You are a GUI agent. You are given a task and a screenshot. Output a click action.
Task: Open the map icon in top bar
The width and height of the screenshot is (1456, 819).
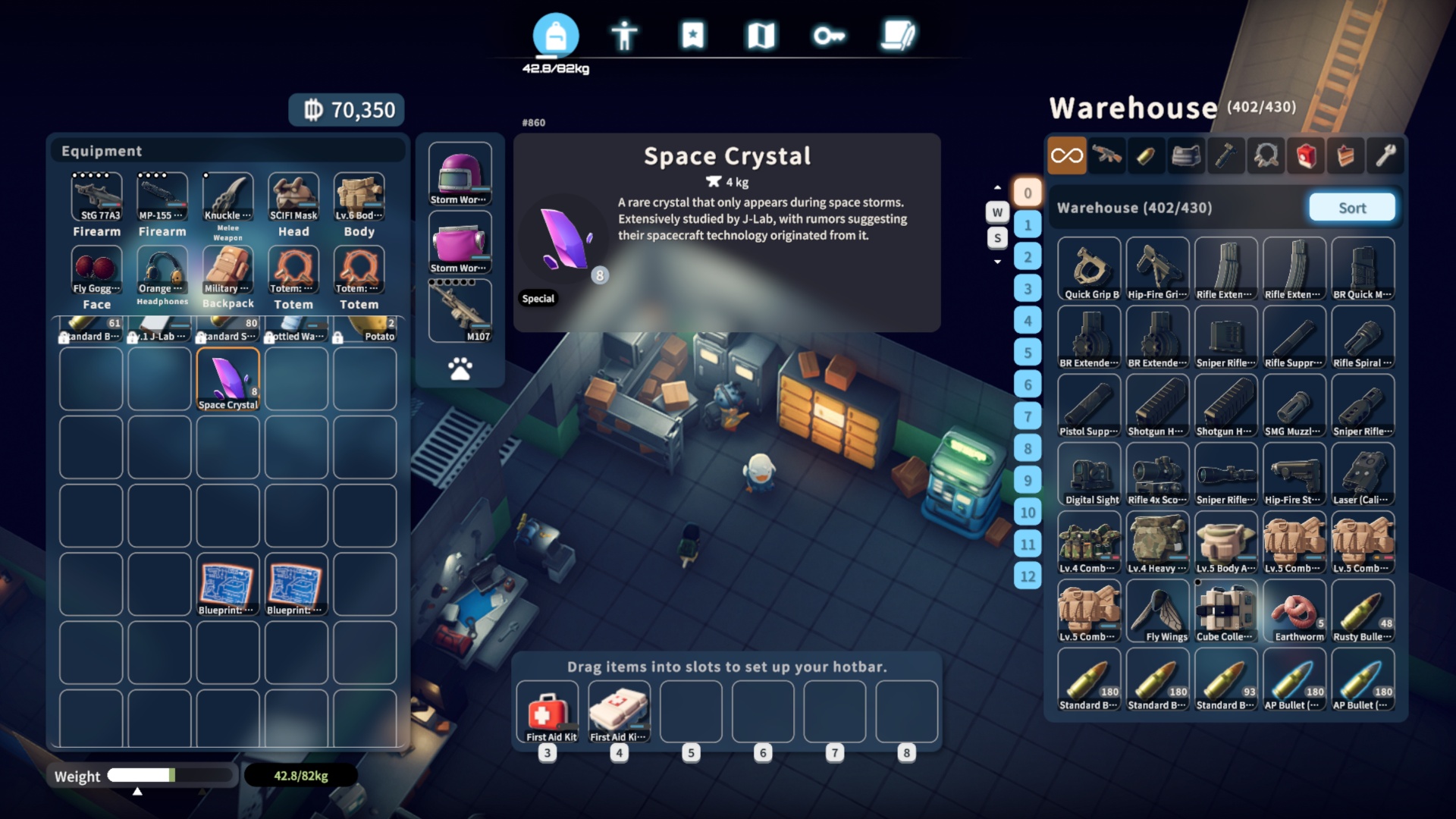(x=761, y=34)
